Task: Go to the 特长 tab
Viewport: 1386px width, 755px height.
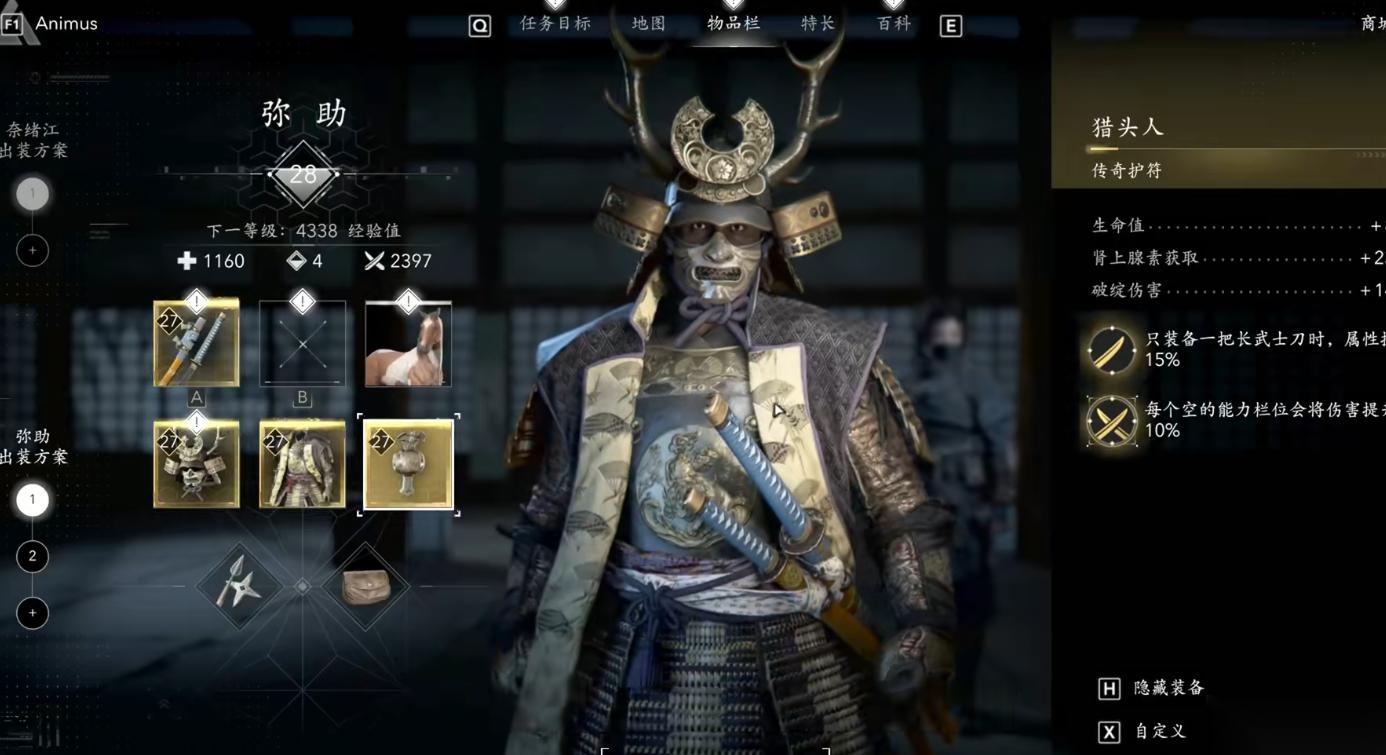Action: (x=818, y=23)
